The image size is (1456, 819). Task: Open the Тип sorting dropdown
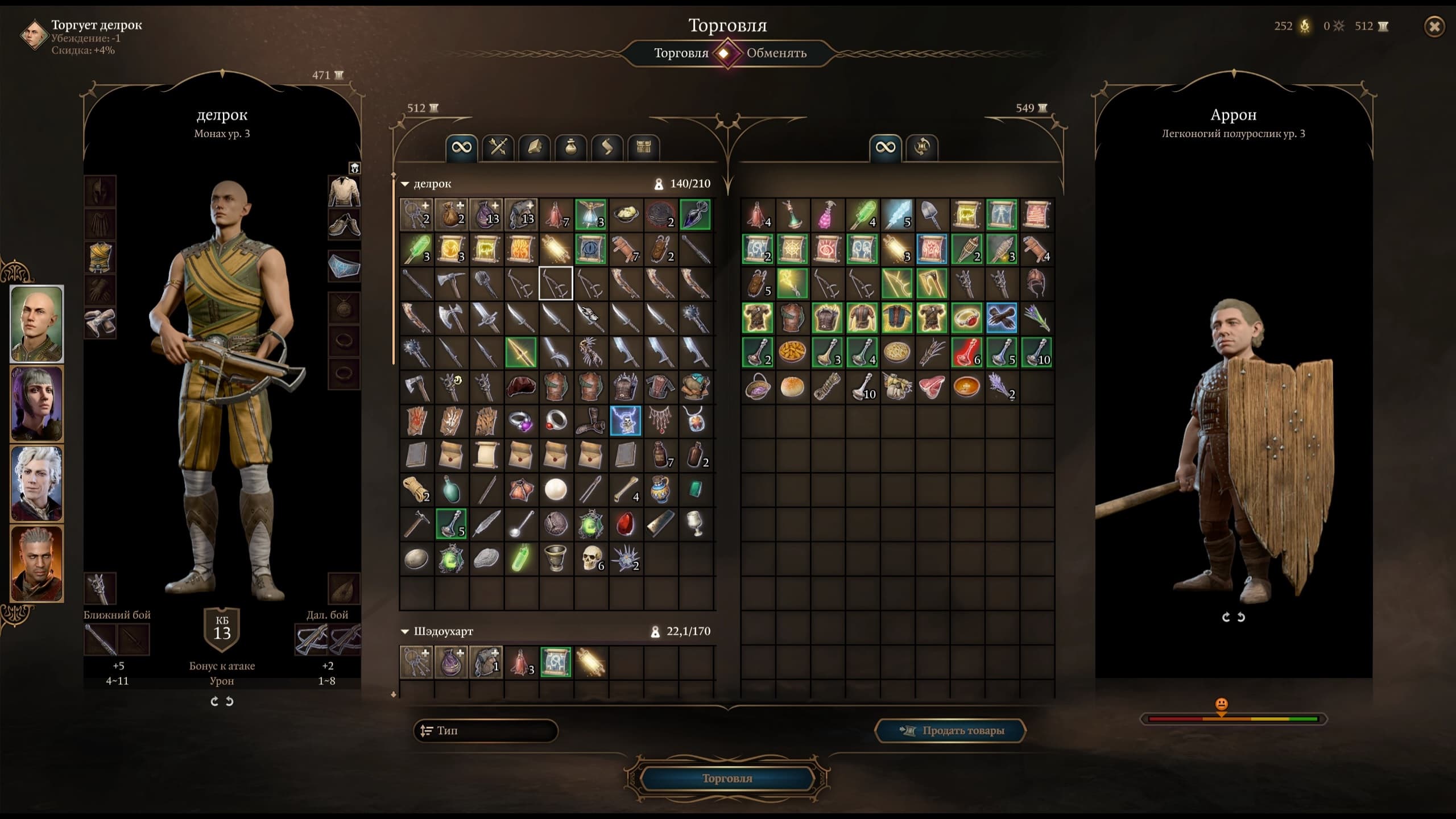click(x=485, y=731)
